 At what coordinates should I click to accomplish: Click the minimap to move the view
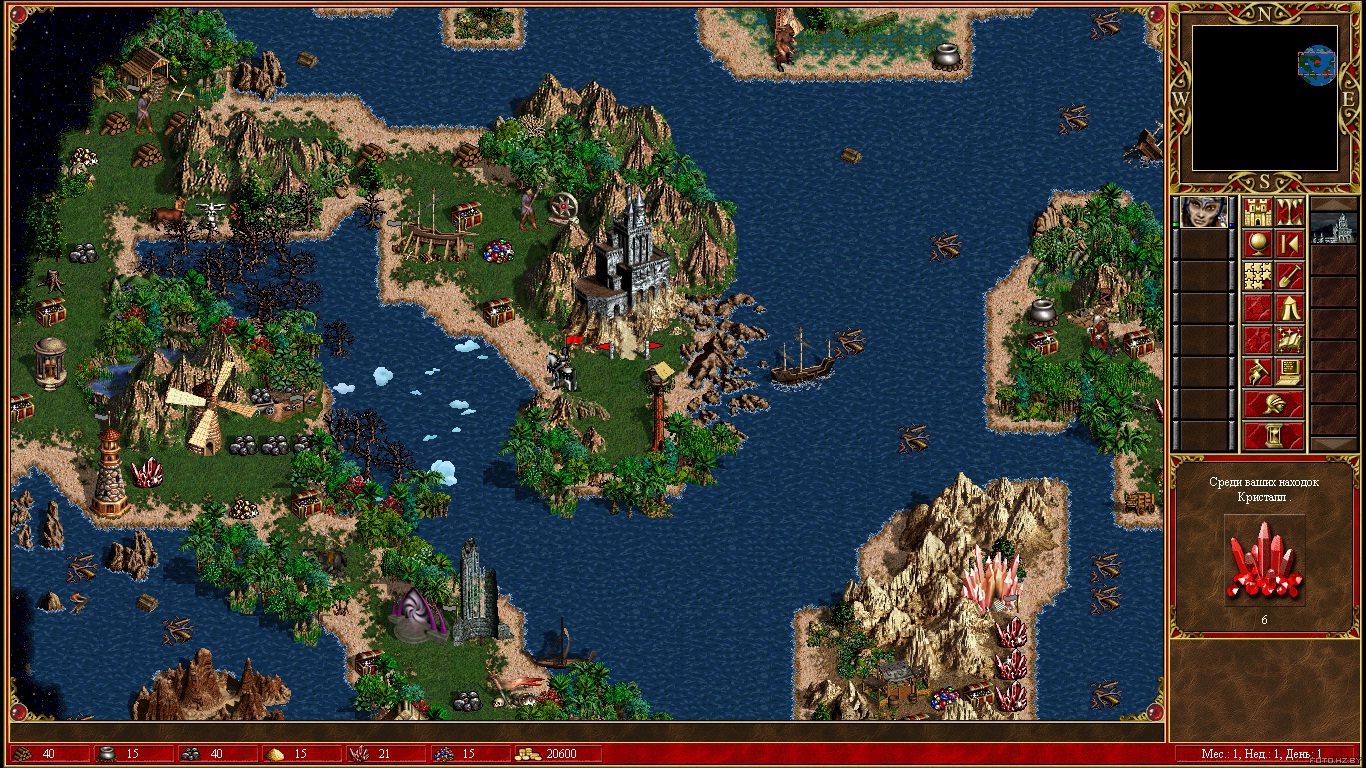click(1265, 98)
